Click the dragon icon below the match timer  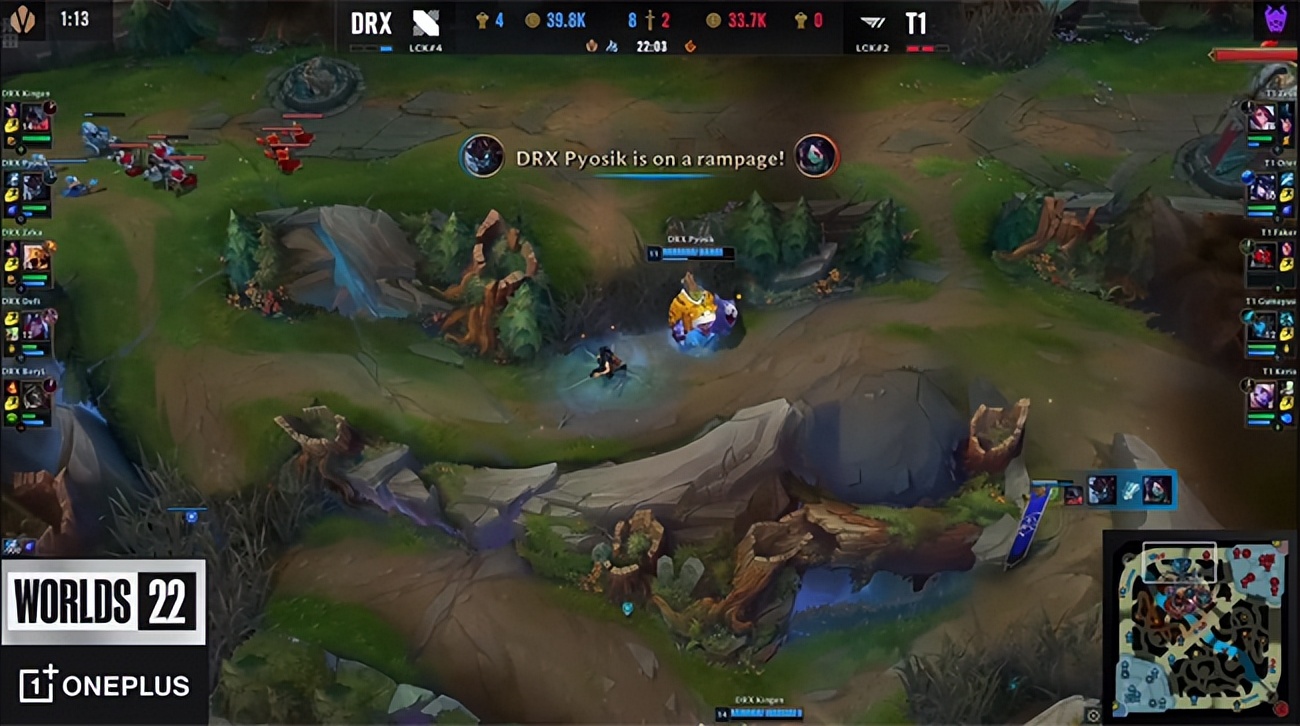click(688, 45)
